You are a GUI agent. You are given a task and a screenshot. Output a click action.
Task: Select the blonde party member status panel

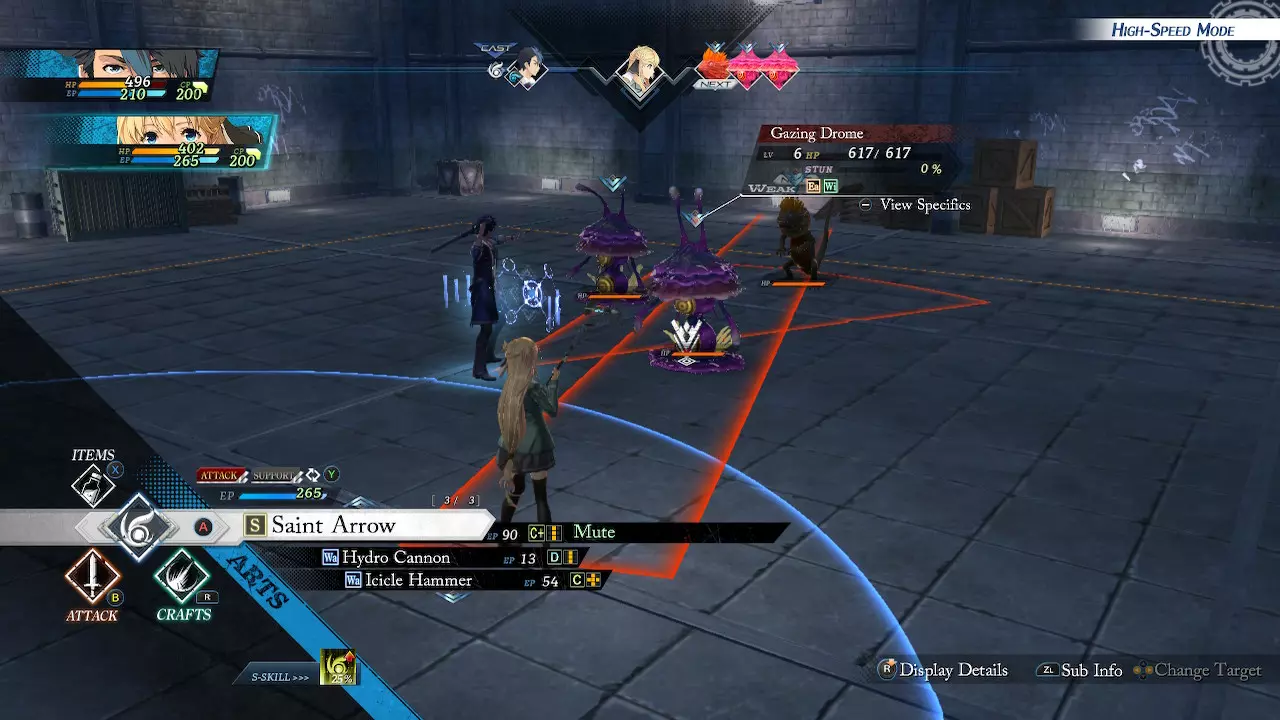tap(160, 141)
